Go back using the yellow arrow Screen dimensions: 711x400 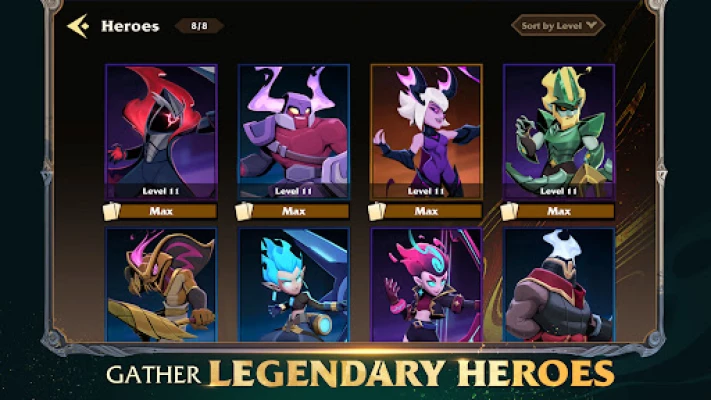point(78,26)
